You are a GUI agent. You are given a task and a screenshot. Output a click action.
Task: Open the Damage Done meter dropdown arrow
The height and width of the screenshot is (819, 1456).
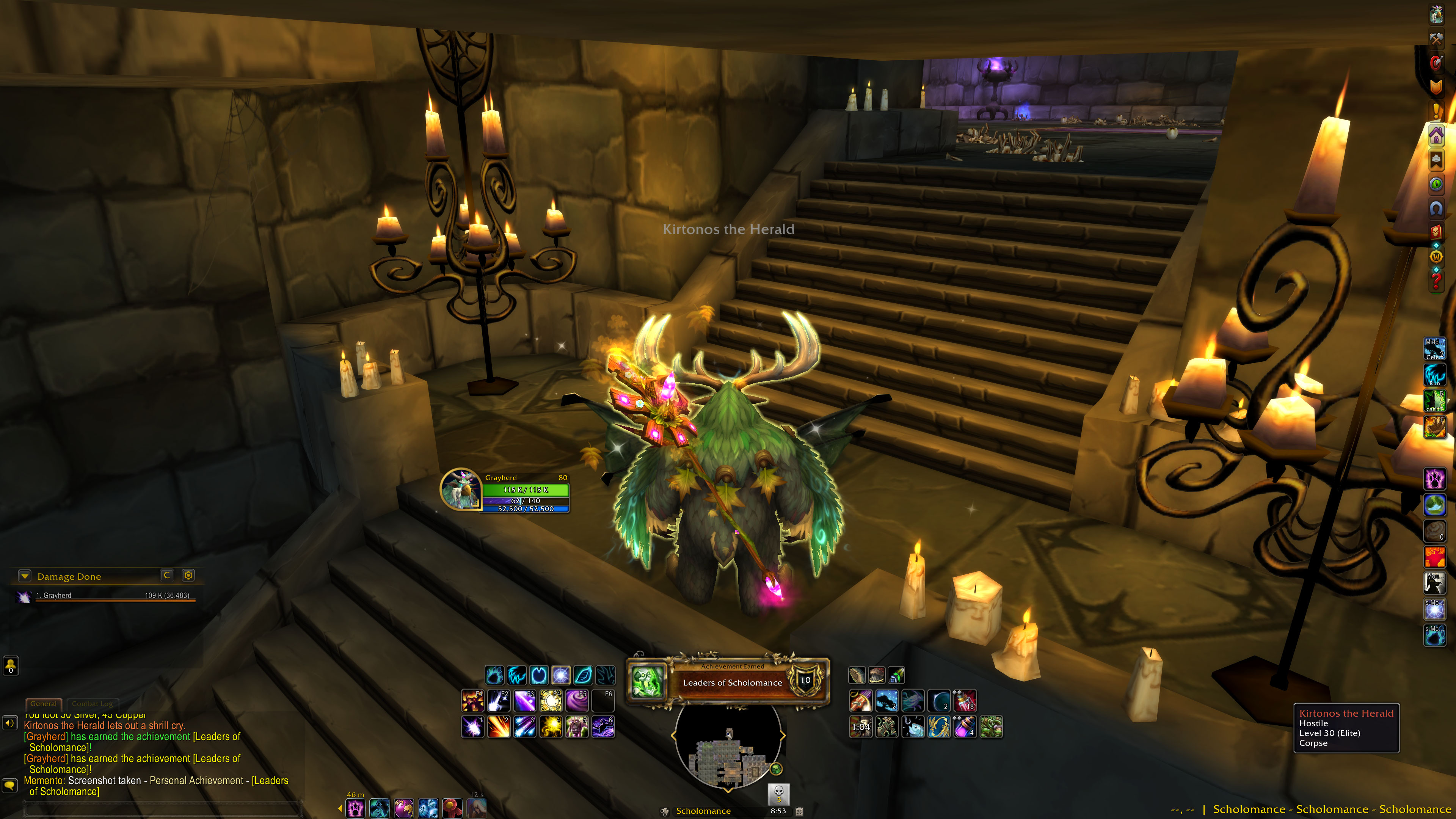[24, 576]
